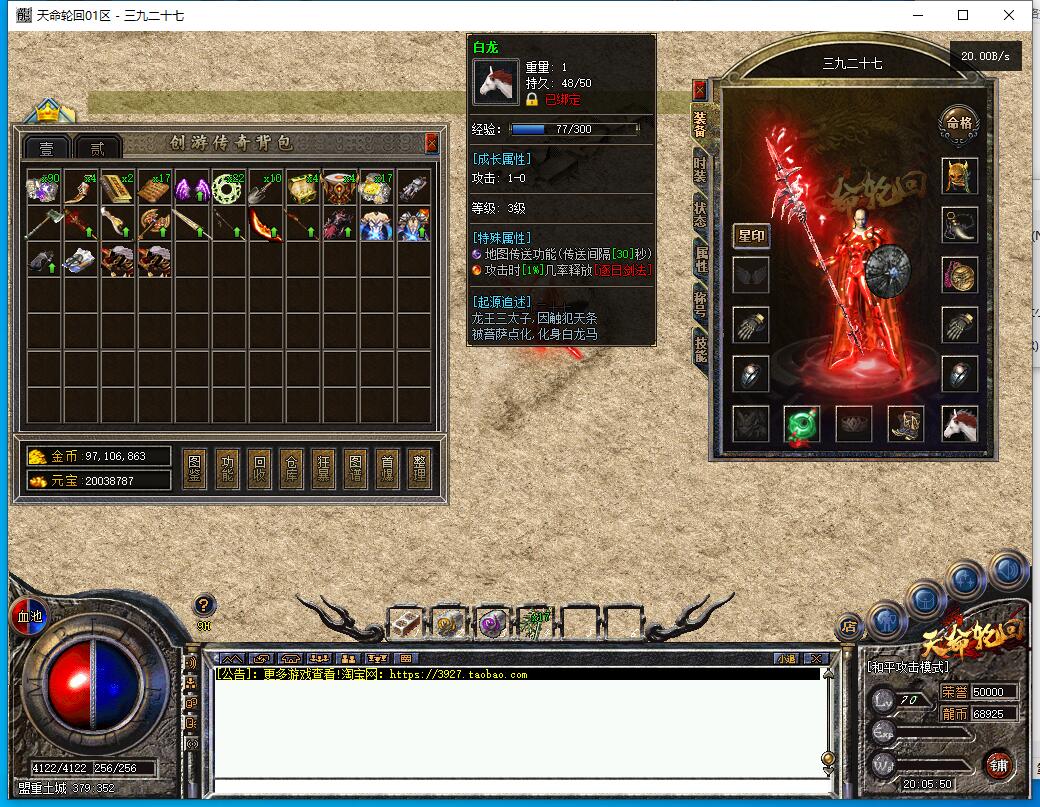Switch to backpack page 贰
This screenshot has width=1040, height=807.
(x=98, y=148)
